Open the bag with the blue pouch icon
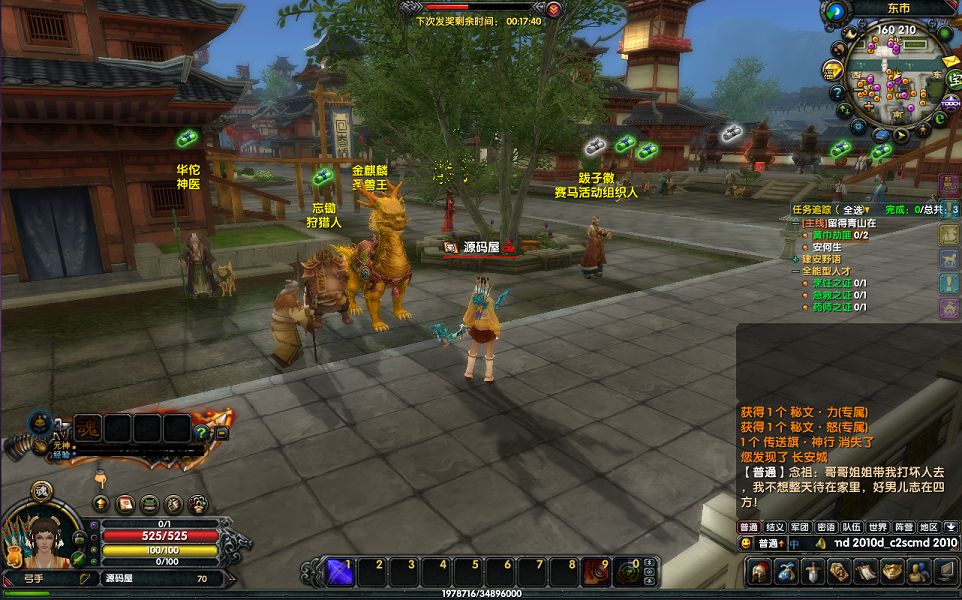This screenshot has width=962, height=600. pos(786,572)
